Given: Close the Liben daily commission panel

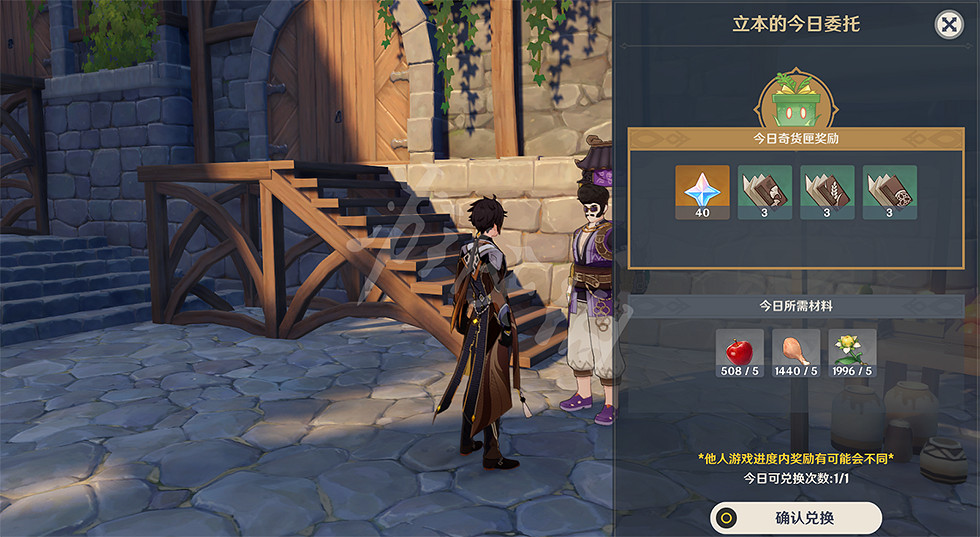Looking at the screenshot, I should tap(948, 24).
